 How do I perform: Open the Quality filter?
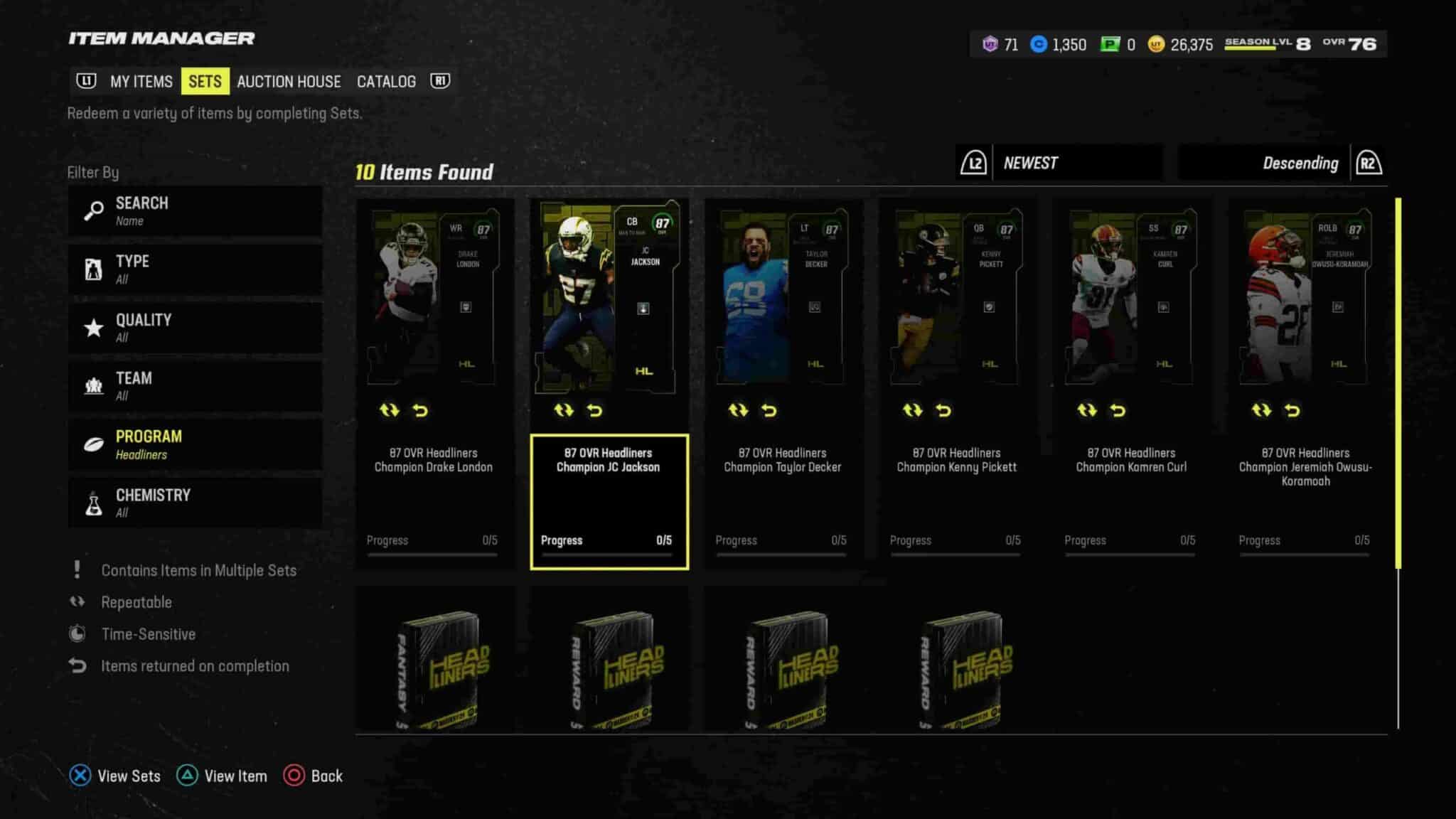(x=195, y=328)
